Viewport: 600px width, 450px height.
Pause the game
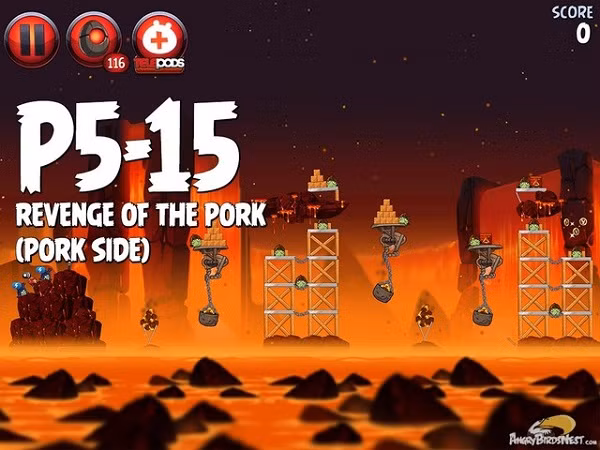point(30,39)
